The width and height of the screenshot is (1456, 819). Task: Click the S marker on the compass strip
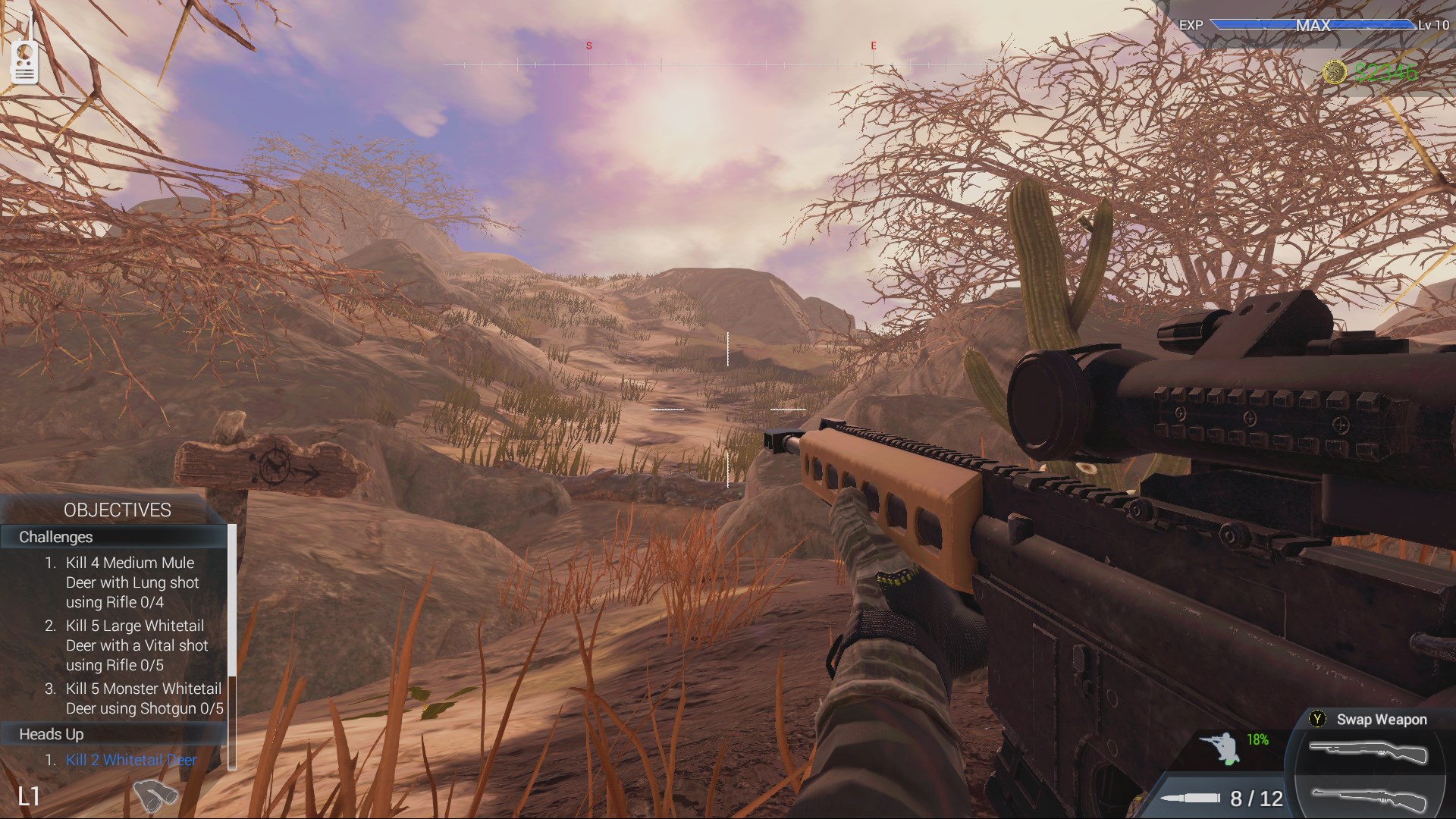coord(588,45)
